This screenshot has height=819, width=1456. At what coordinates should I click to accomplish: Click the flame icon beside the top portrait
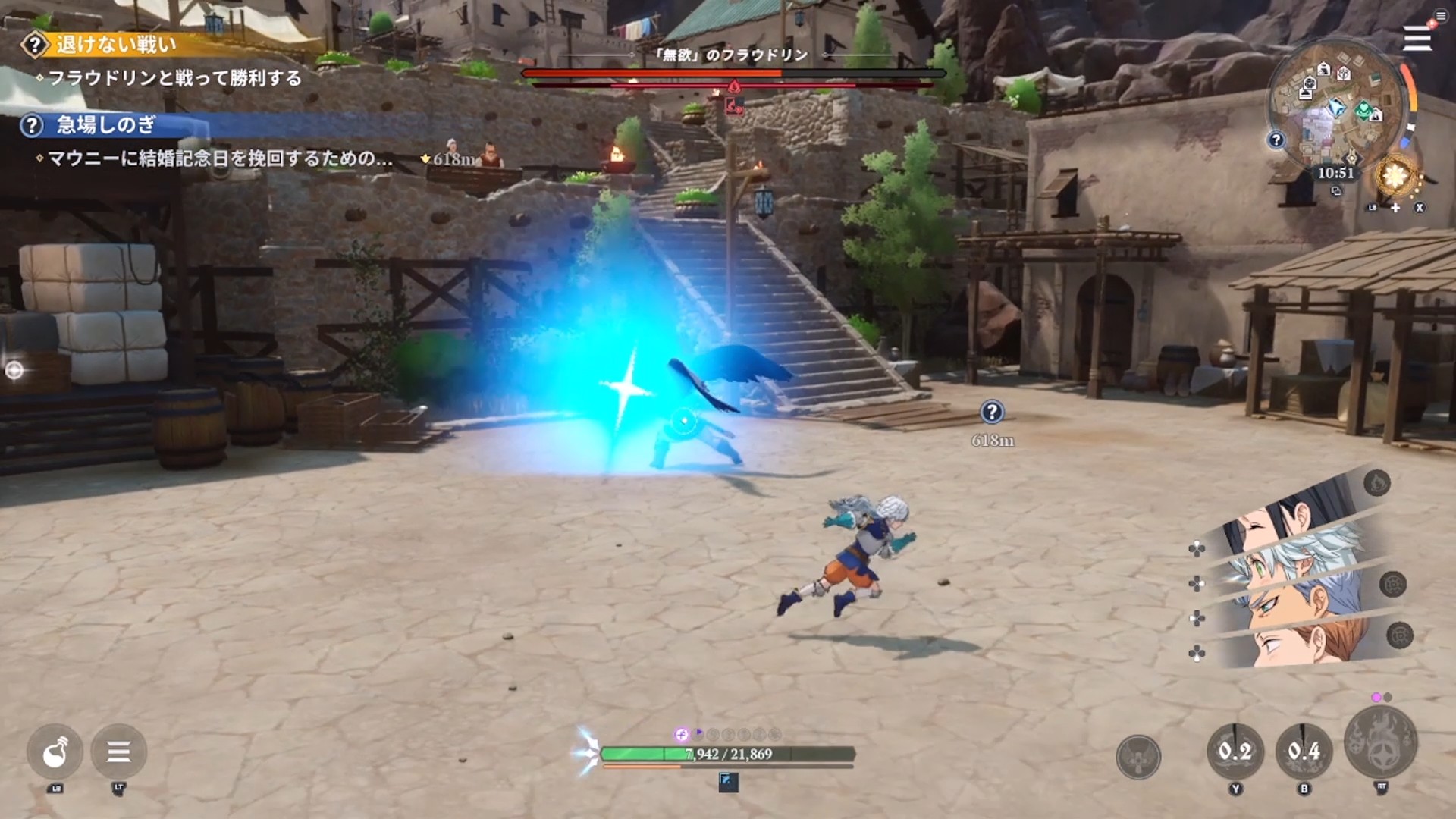1377,482
